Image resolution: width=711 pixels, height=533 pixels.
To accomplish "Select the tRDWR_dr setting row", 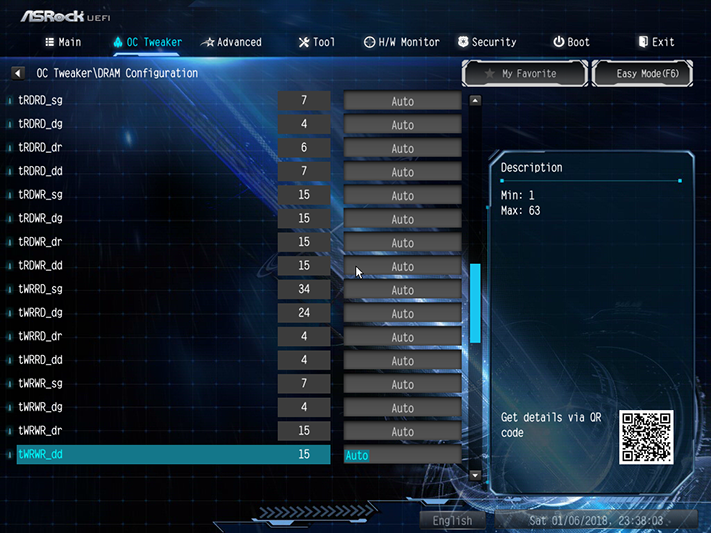I will click(x=150, y=243).
